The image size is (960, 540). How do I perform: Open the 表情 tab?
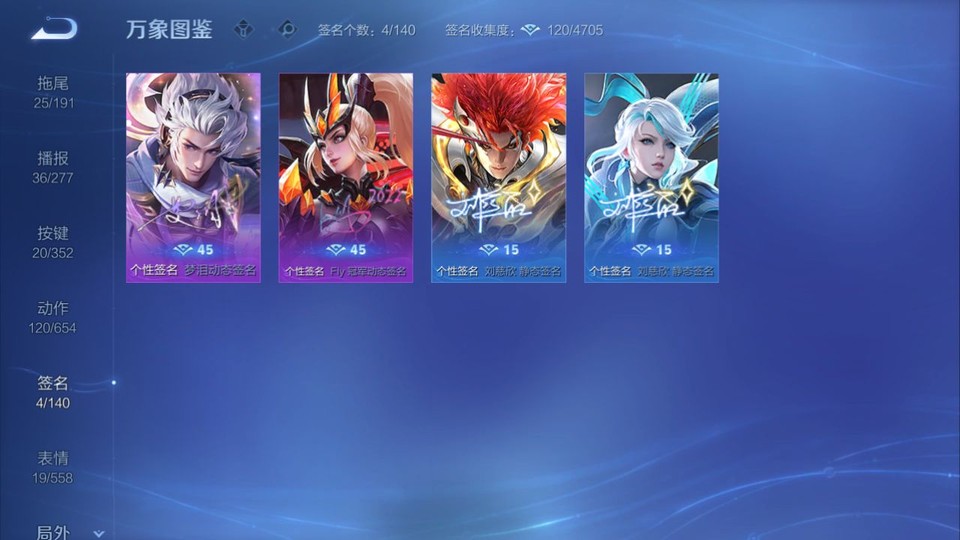(x=54, y=467)
